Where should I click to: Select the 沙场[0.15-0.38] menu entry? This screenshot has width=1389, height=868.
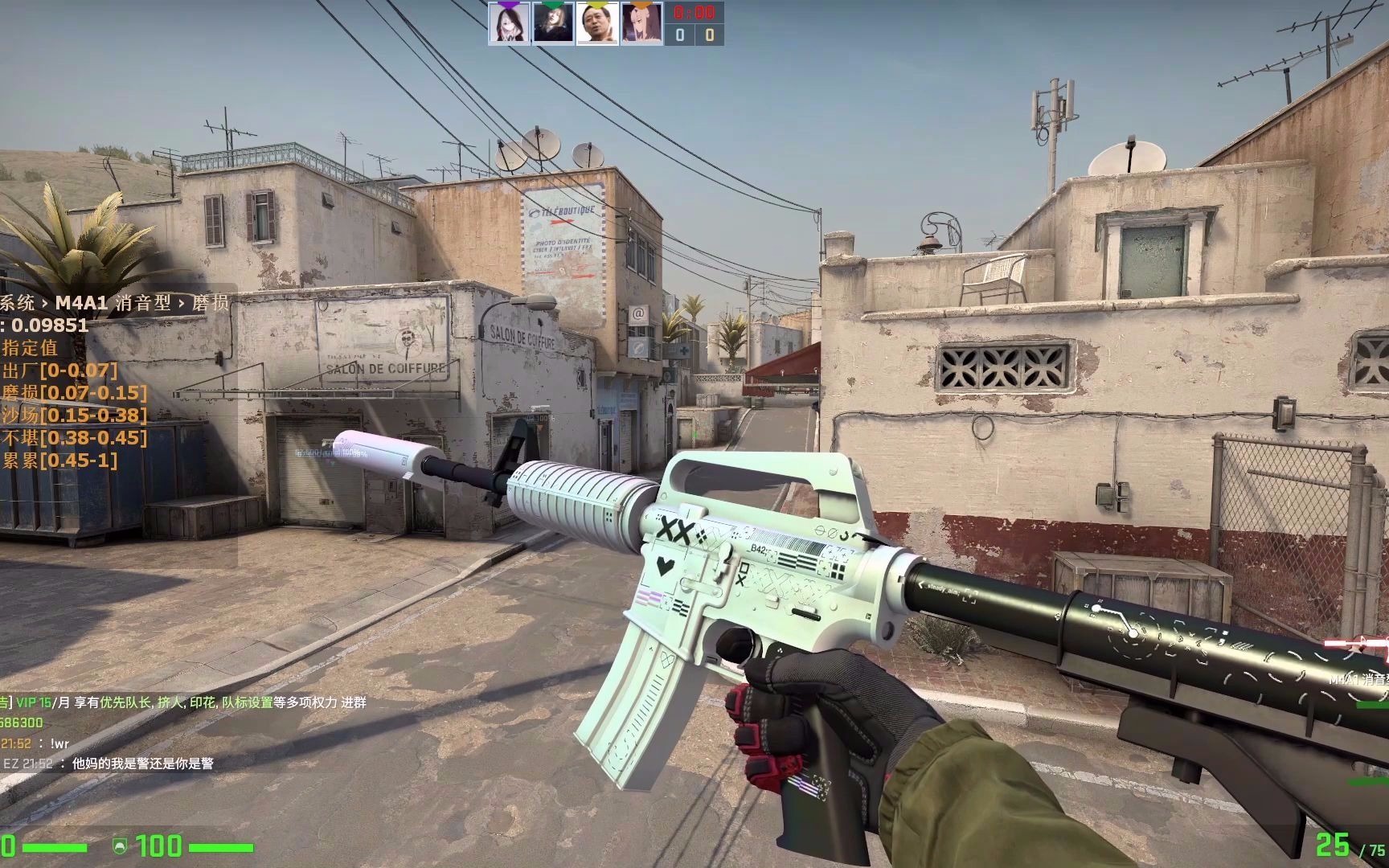72,416
